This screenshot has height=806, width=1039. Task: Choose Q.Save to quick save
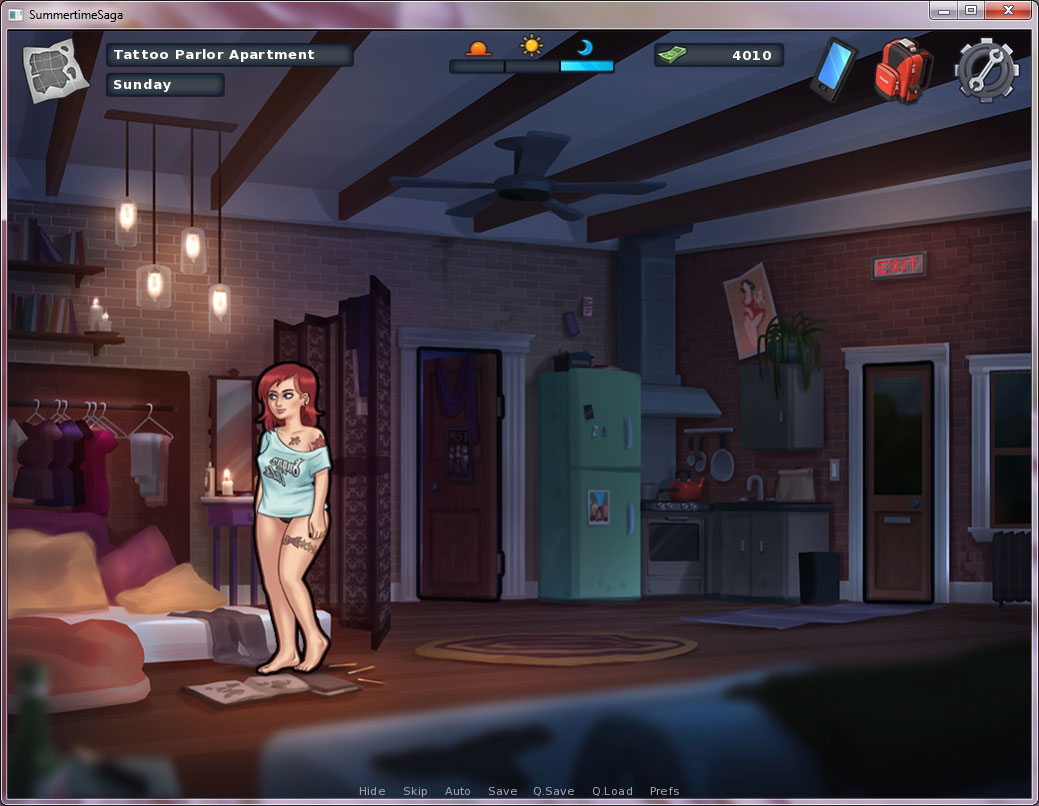coord(554,791)
